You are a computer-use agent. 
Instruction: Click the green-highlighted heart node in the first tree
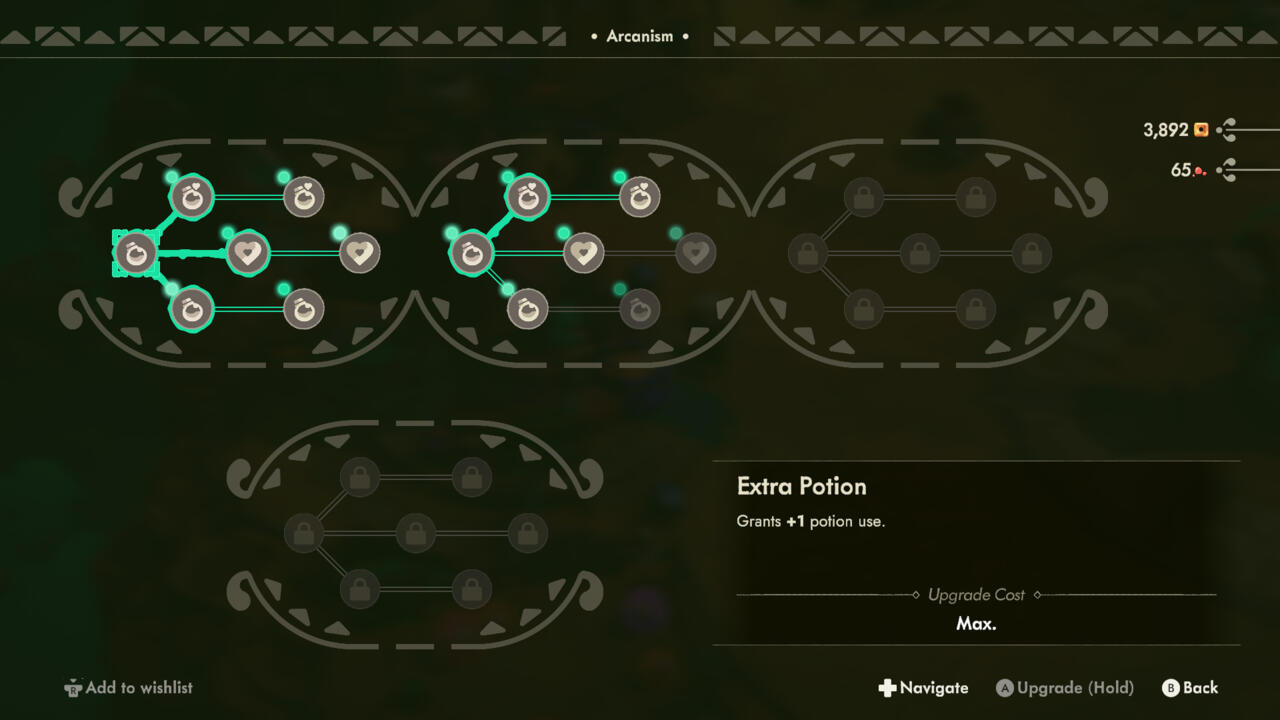[x=247, y=253]
